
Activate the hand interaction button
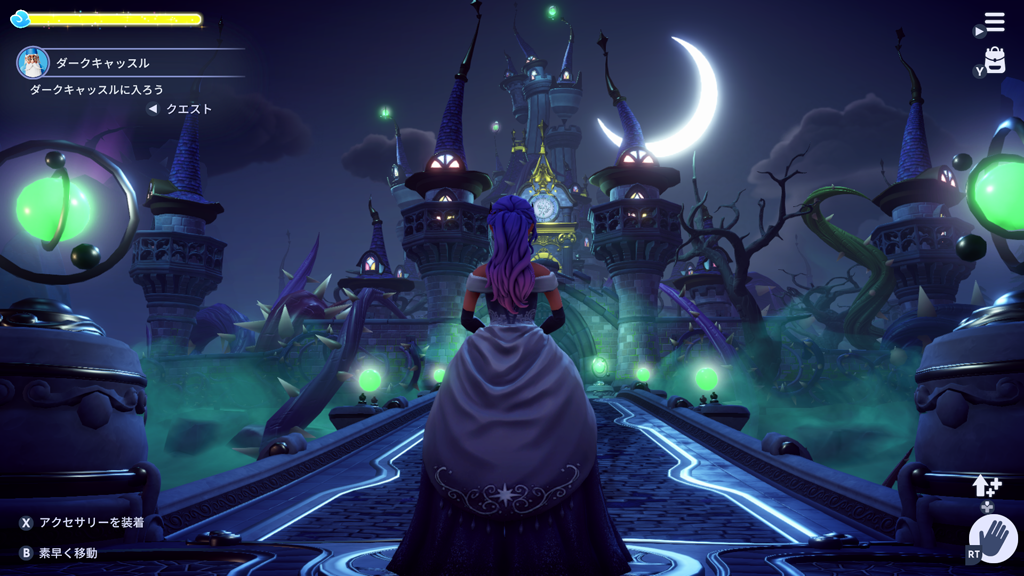[993, 540]
